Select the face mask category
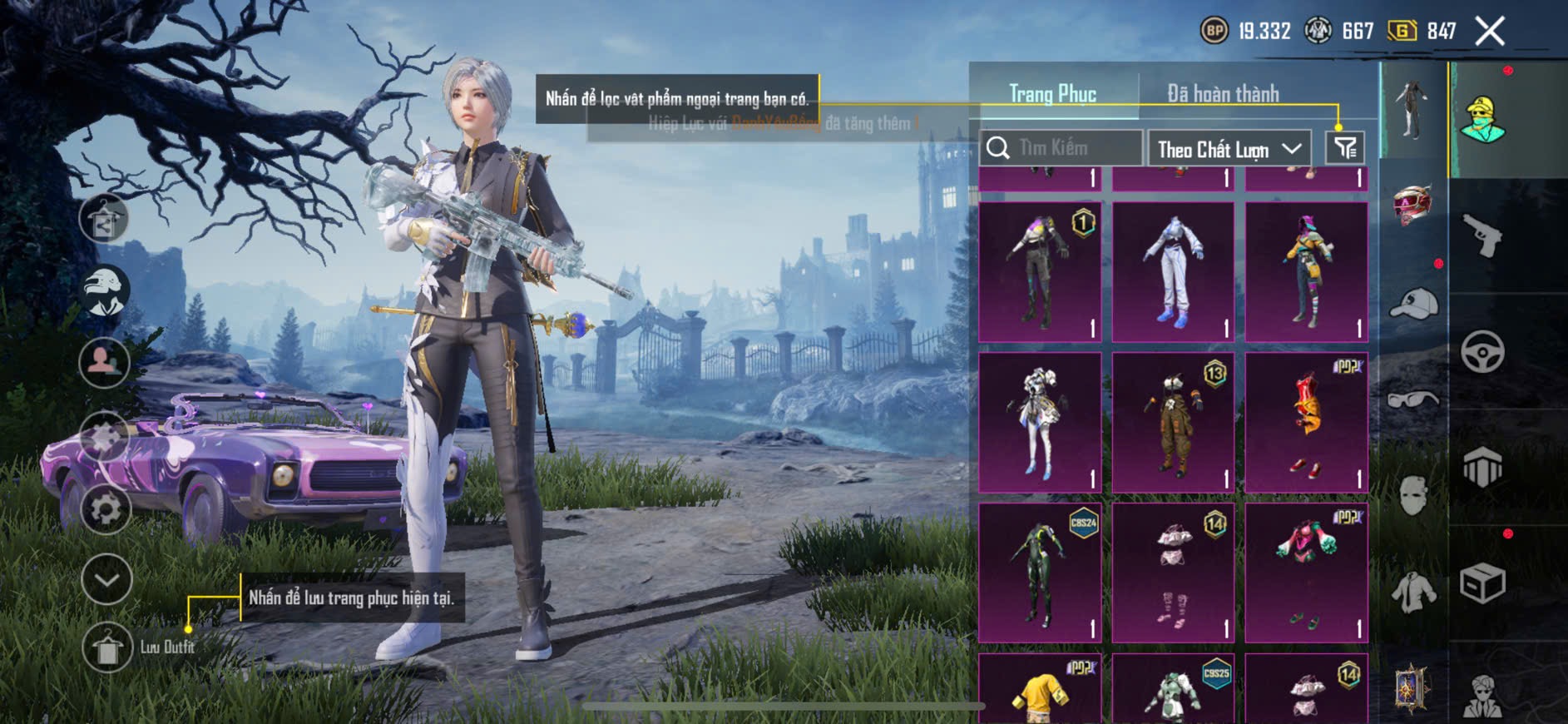 click(1412, 496)
